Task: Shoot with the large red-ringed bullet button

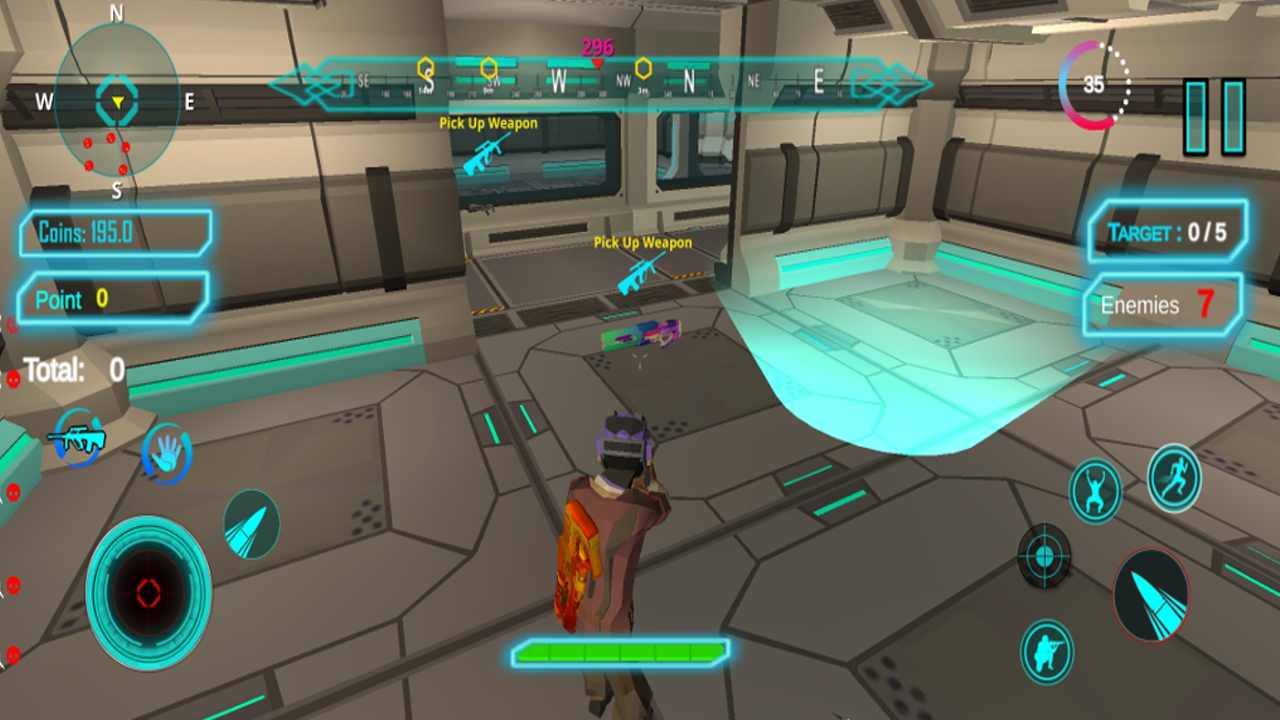Action: point(1150,595)
